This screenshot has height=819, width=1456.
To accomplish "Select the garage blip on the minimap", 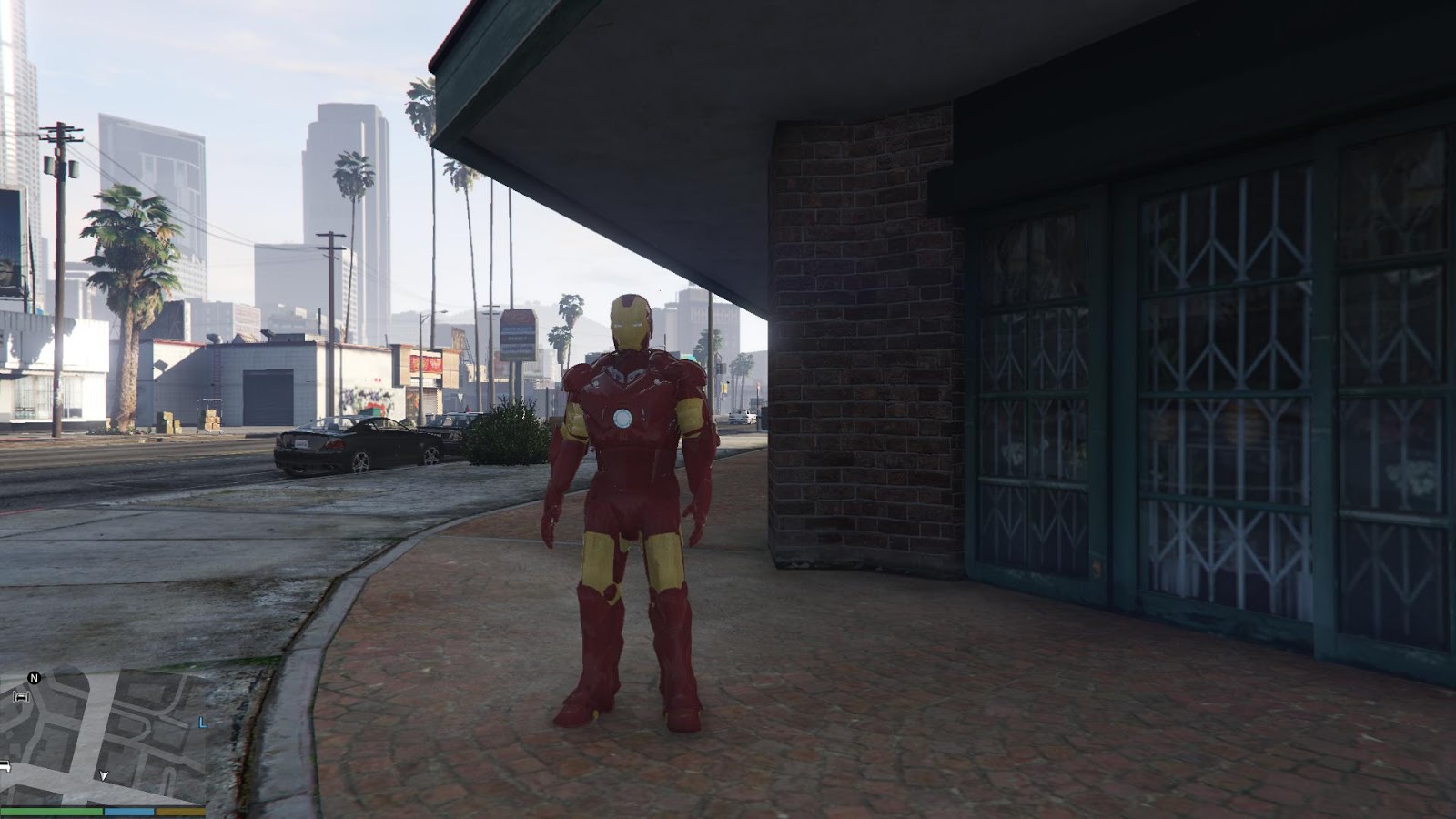I will pos(20,698).
